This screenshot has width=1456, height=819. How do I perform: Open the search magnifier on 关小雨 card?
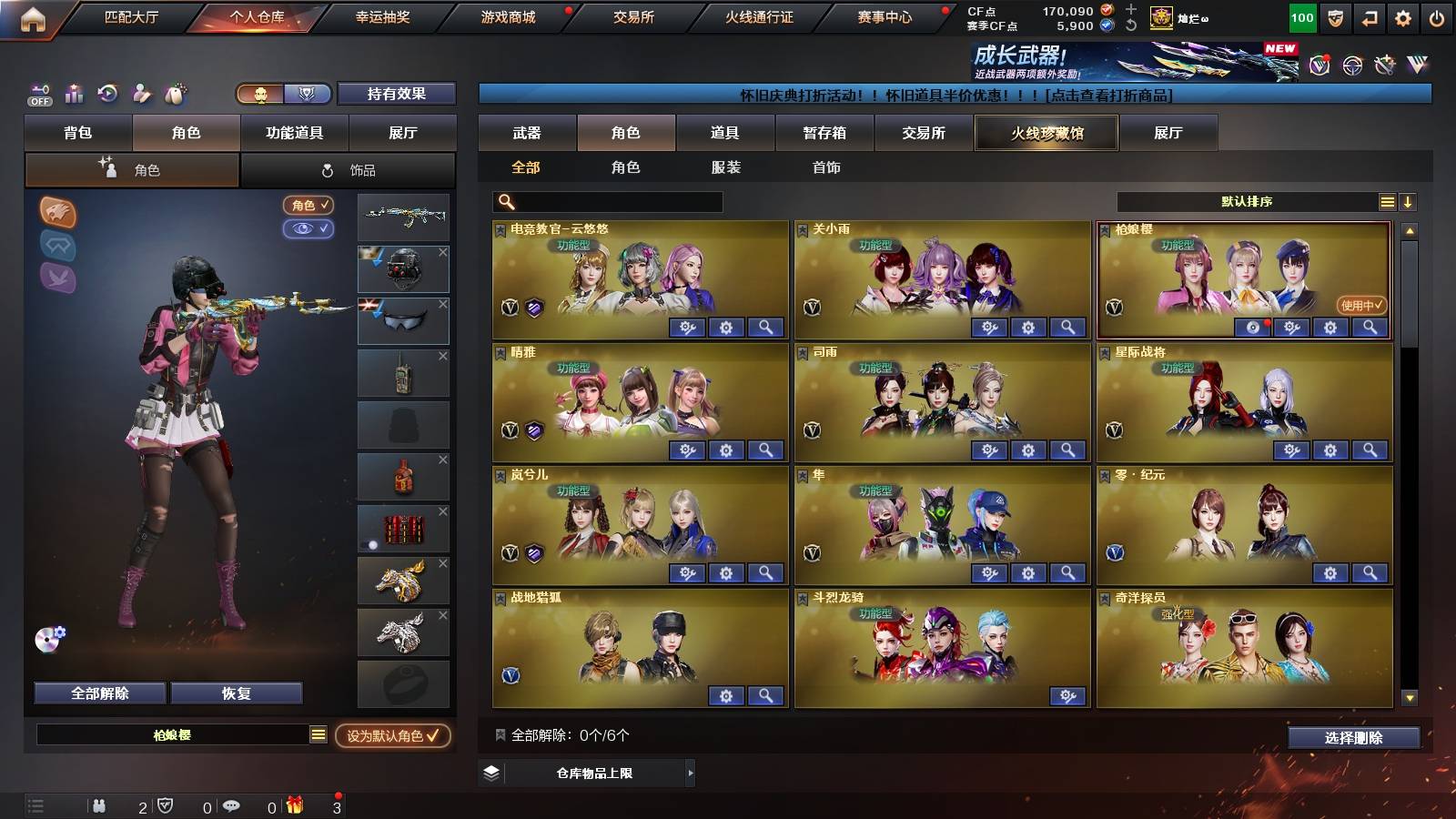[1069, 325]
